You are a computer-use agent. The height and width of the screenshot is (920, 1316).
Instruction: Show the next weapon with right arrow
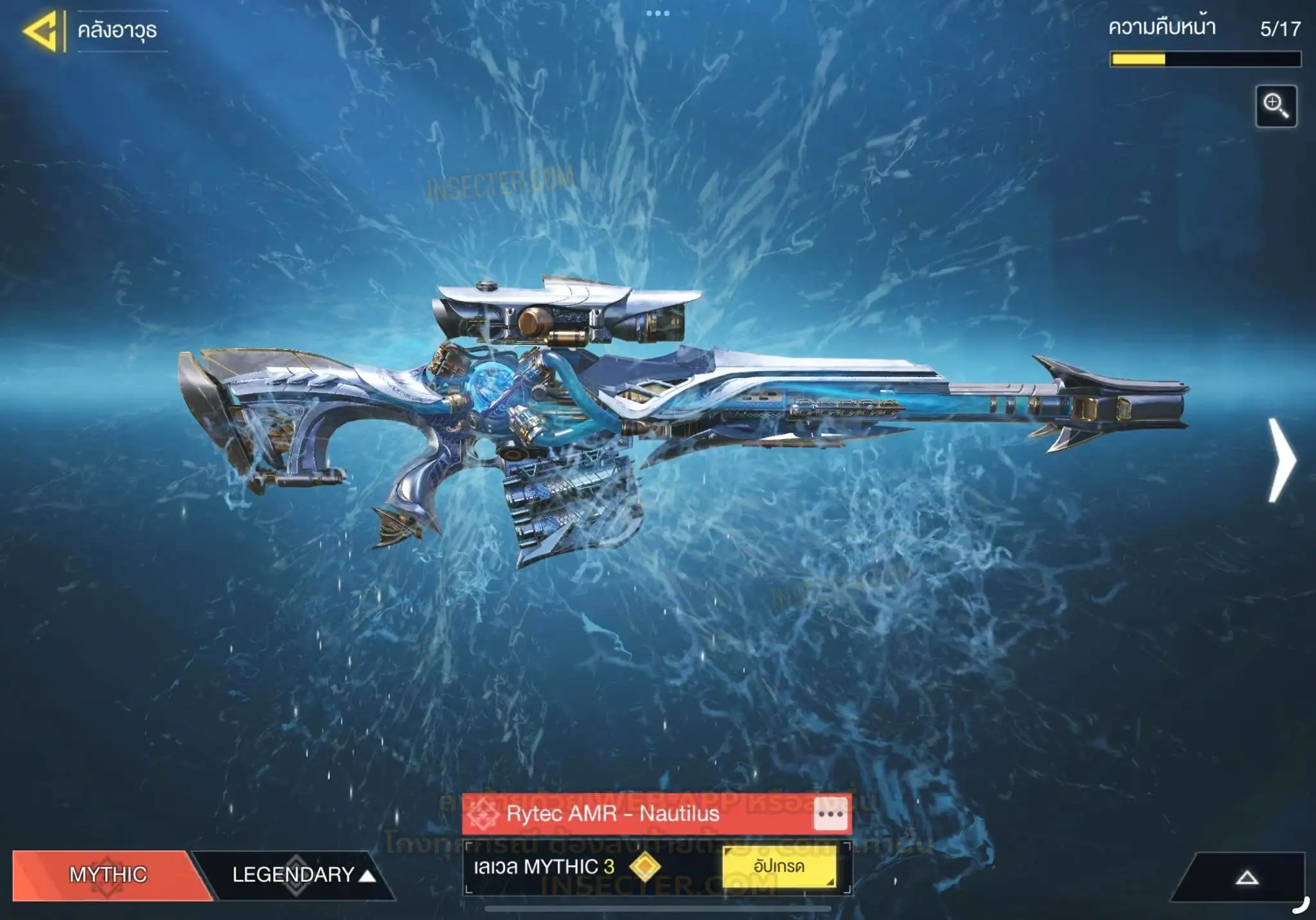point(1281,460)
